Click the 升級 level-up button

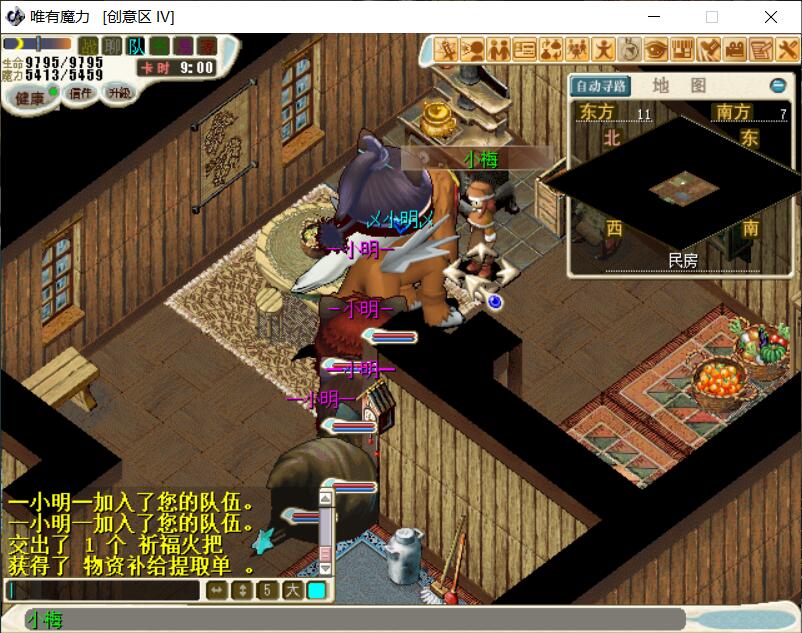click(120, 93)
